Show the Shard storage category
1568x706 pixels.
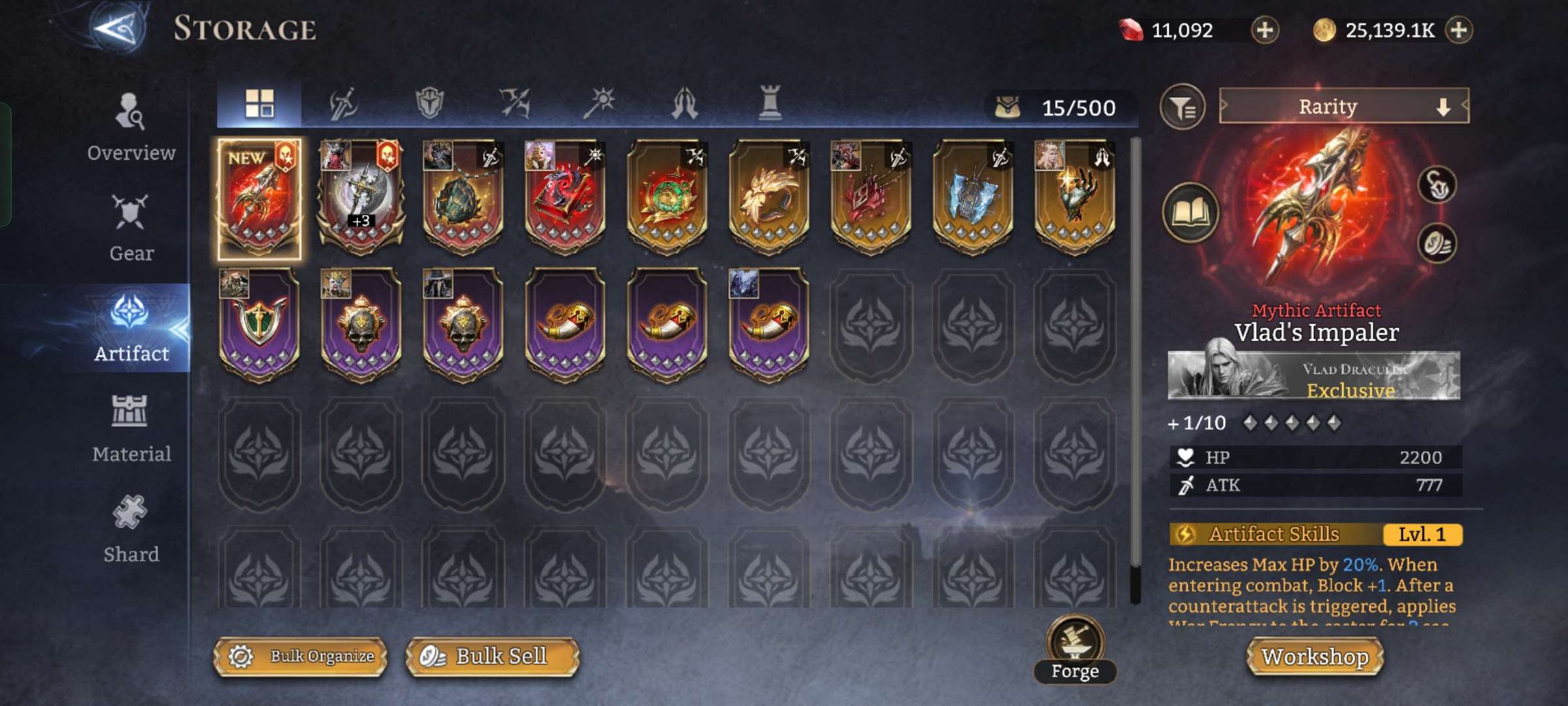[131, 529]
